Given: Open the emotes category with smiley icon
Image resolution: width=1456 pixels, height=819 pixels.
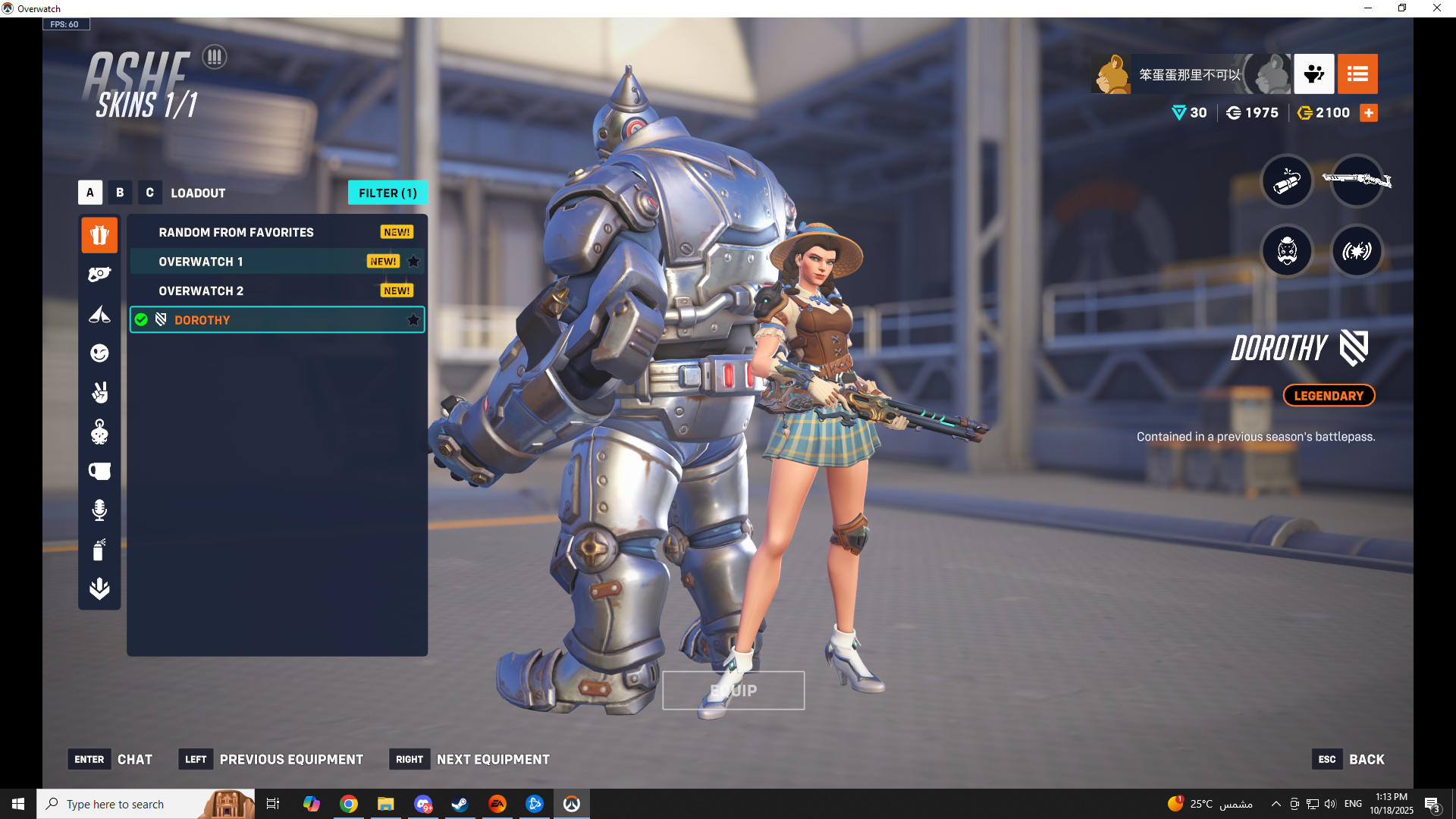Looking at the screenshot, I should (x=99, y=353).
